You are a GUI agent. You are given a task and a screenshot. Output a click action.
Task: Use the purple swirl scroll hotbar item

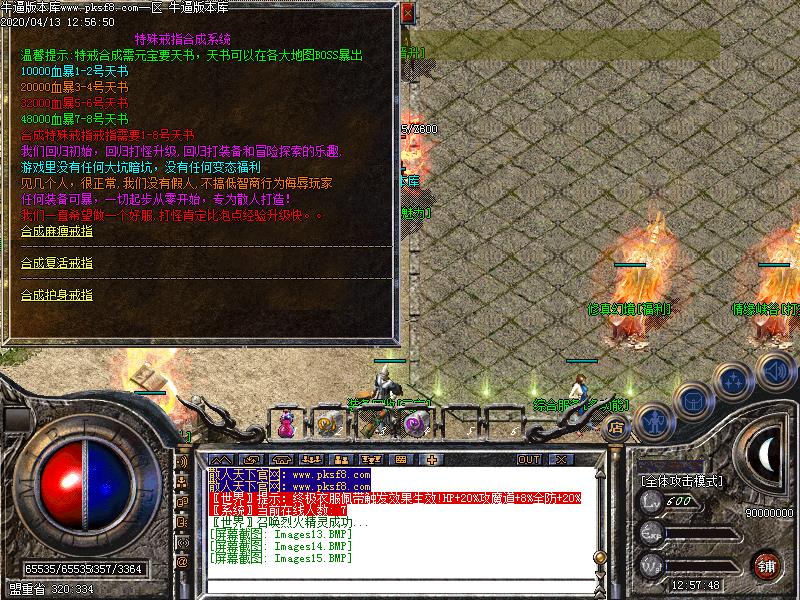pos(414,424)
